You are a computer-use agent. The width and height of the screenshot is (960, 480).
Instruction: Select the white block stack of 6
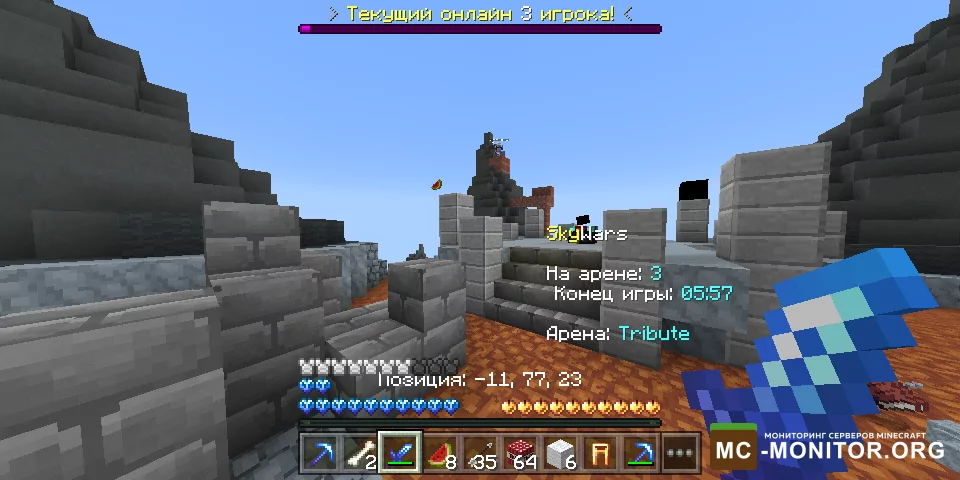pyautogui.click(x=562, y=454)
